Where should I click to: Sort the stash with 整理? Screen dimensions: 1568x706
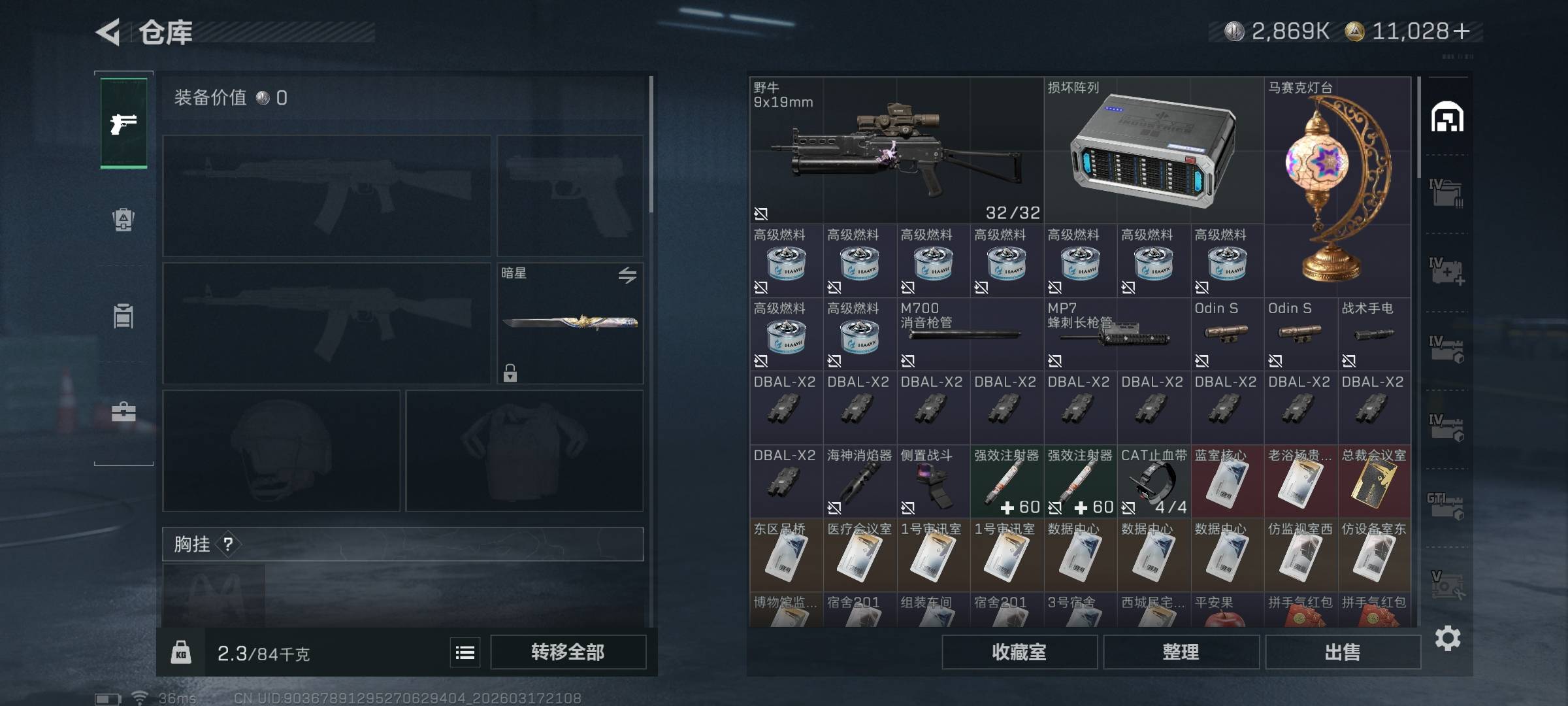coord(1181,652)
